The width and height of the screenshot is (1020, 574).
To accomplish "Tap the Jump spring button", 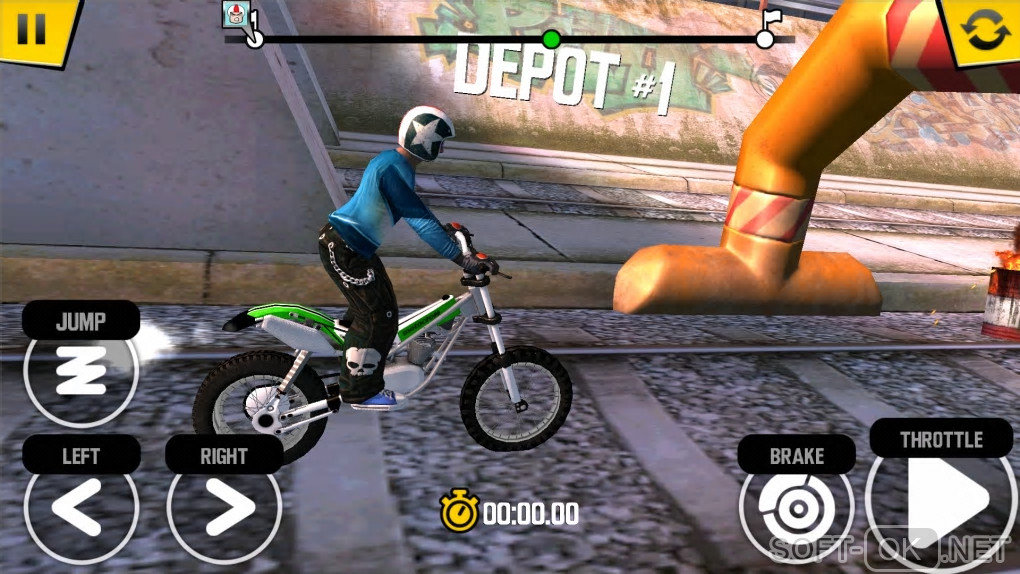I will coord(80,373).
